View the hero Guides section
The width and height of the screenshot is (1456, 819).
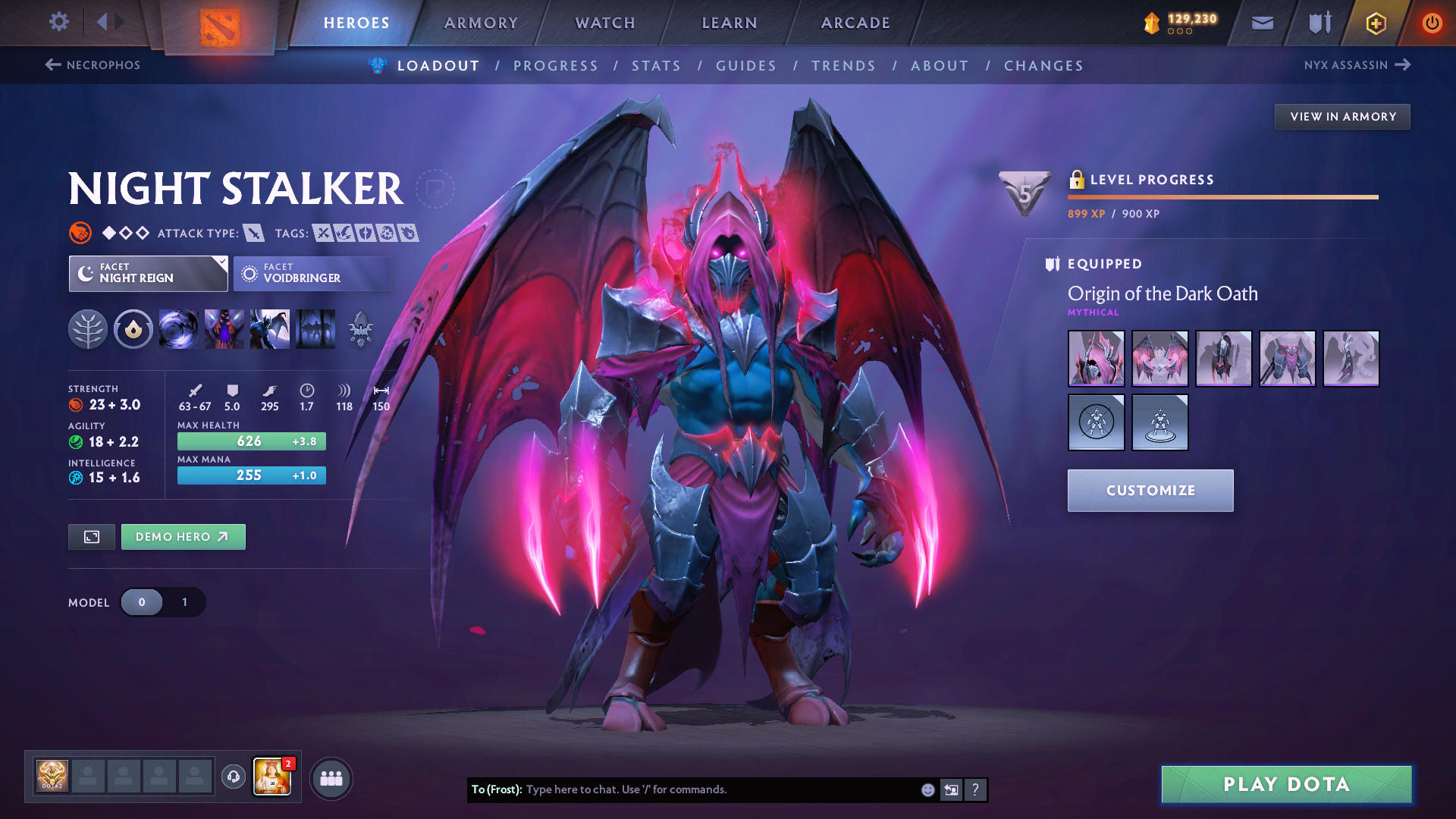[746, 66]
